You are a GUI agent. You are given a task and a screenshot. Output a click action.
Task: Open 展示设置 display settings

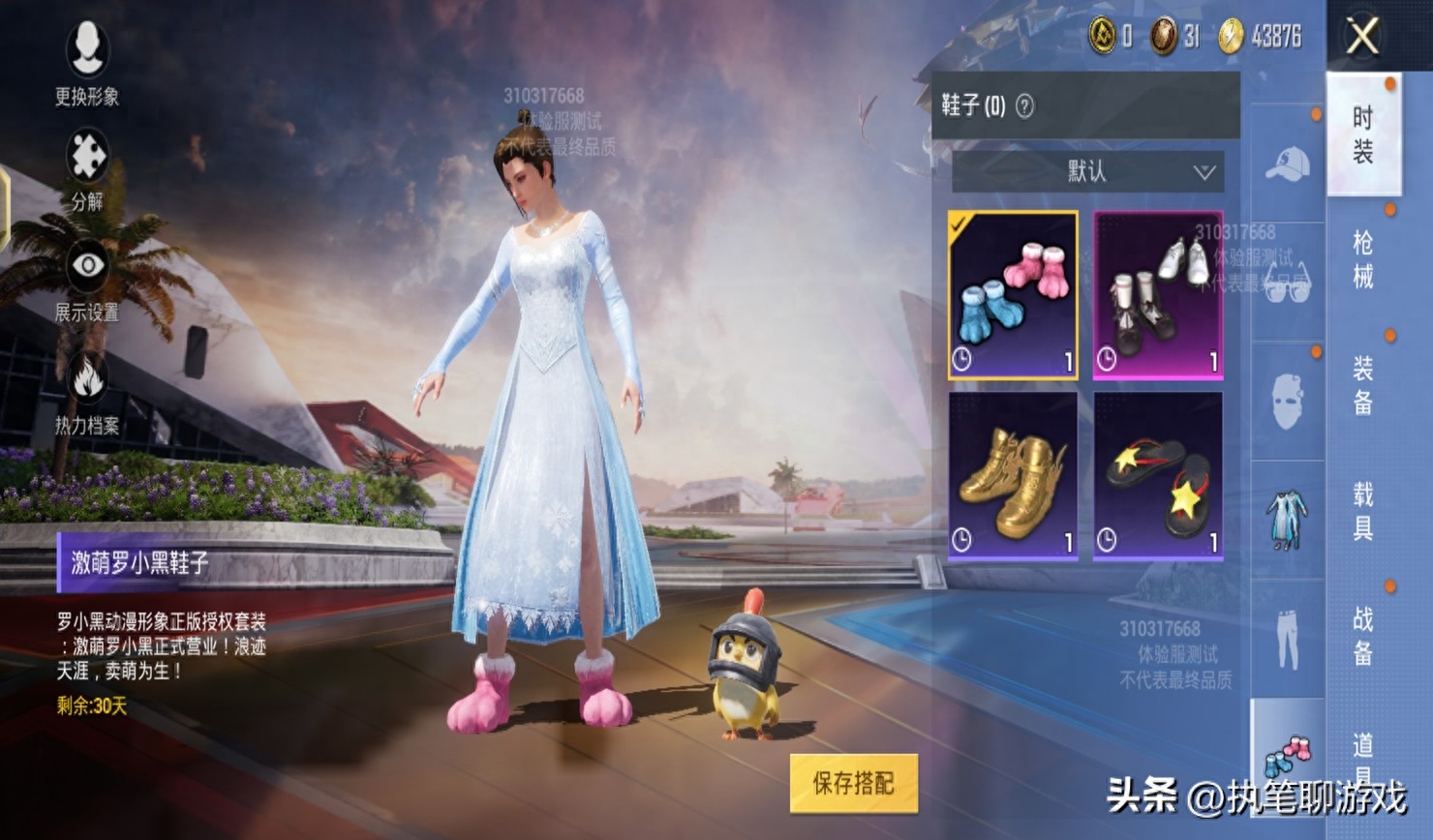(87, 281)
